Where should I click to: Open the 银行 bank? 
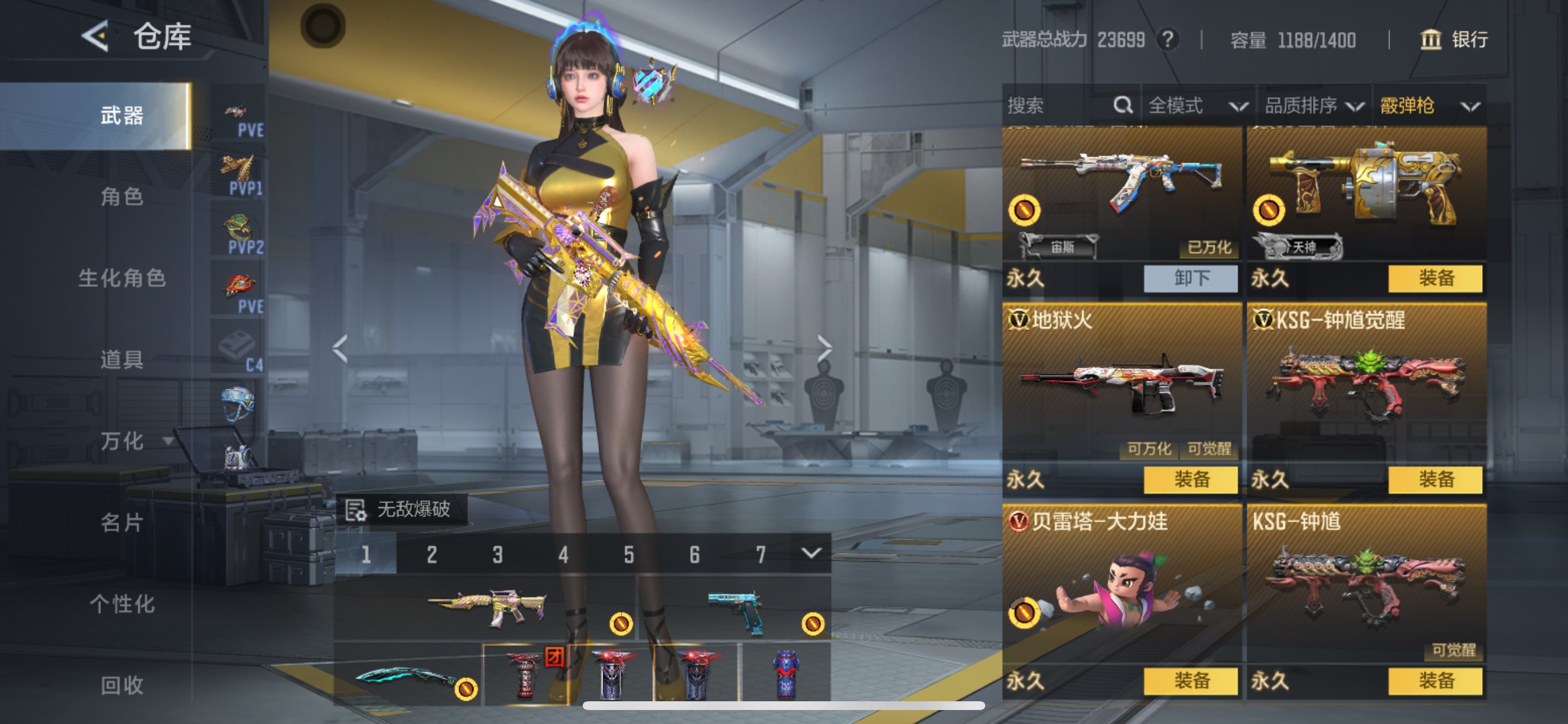pos(1455,40)
